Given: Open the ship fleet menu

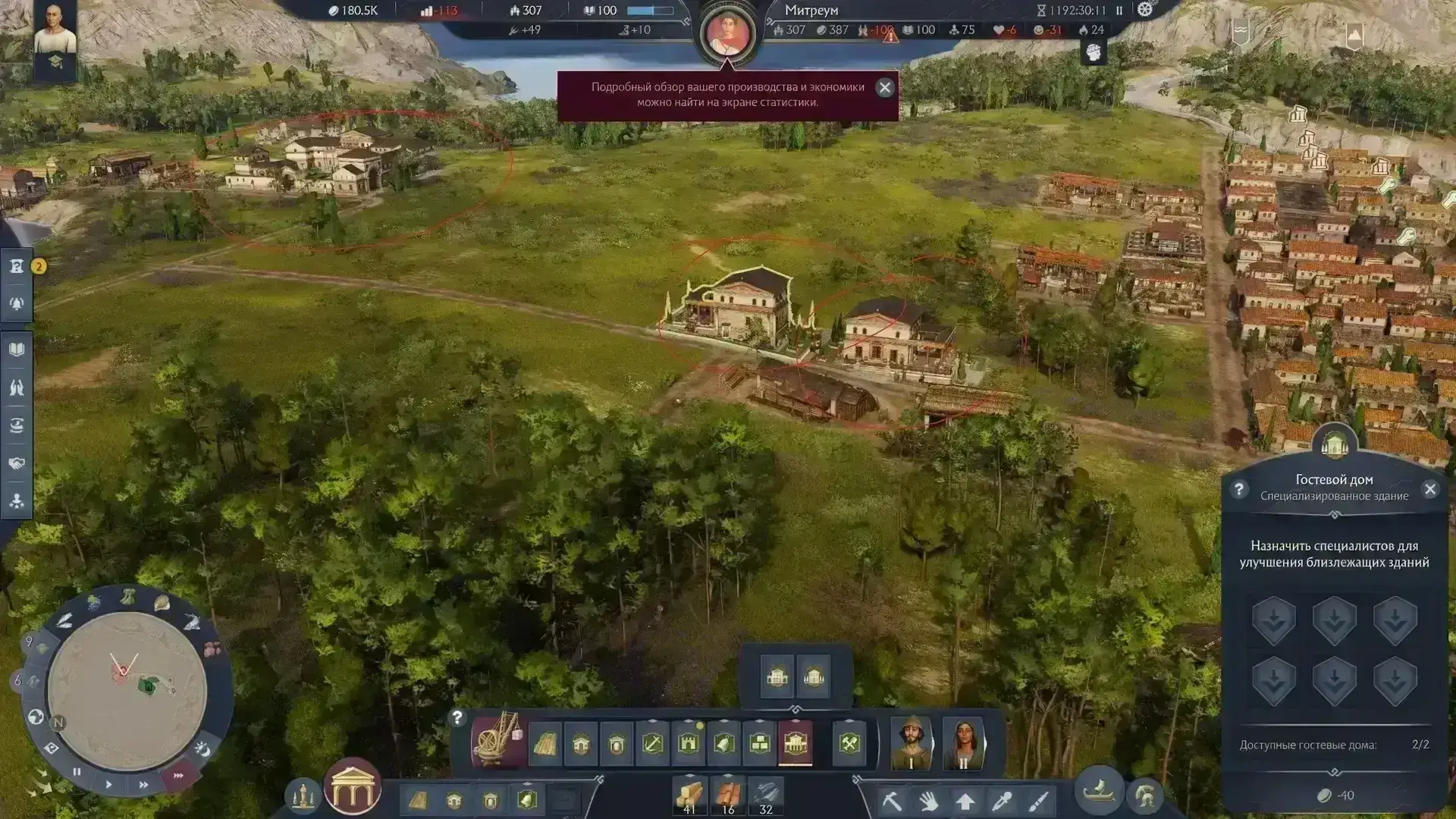Looking at the screenshot, I should point(1099,792).
